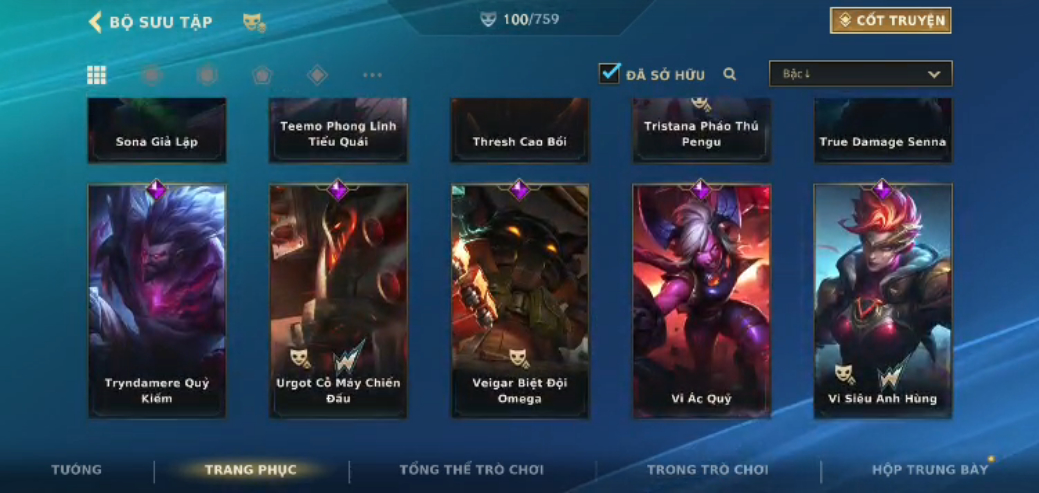This screenshot has height=493, width=1039.
Task: Select the Thresh Cao Bồi skin card
Action: [x=520, y=131]
